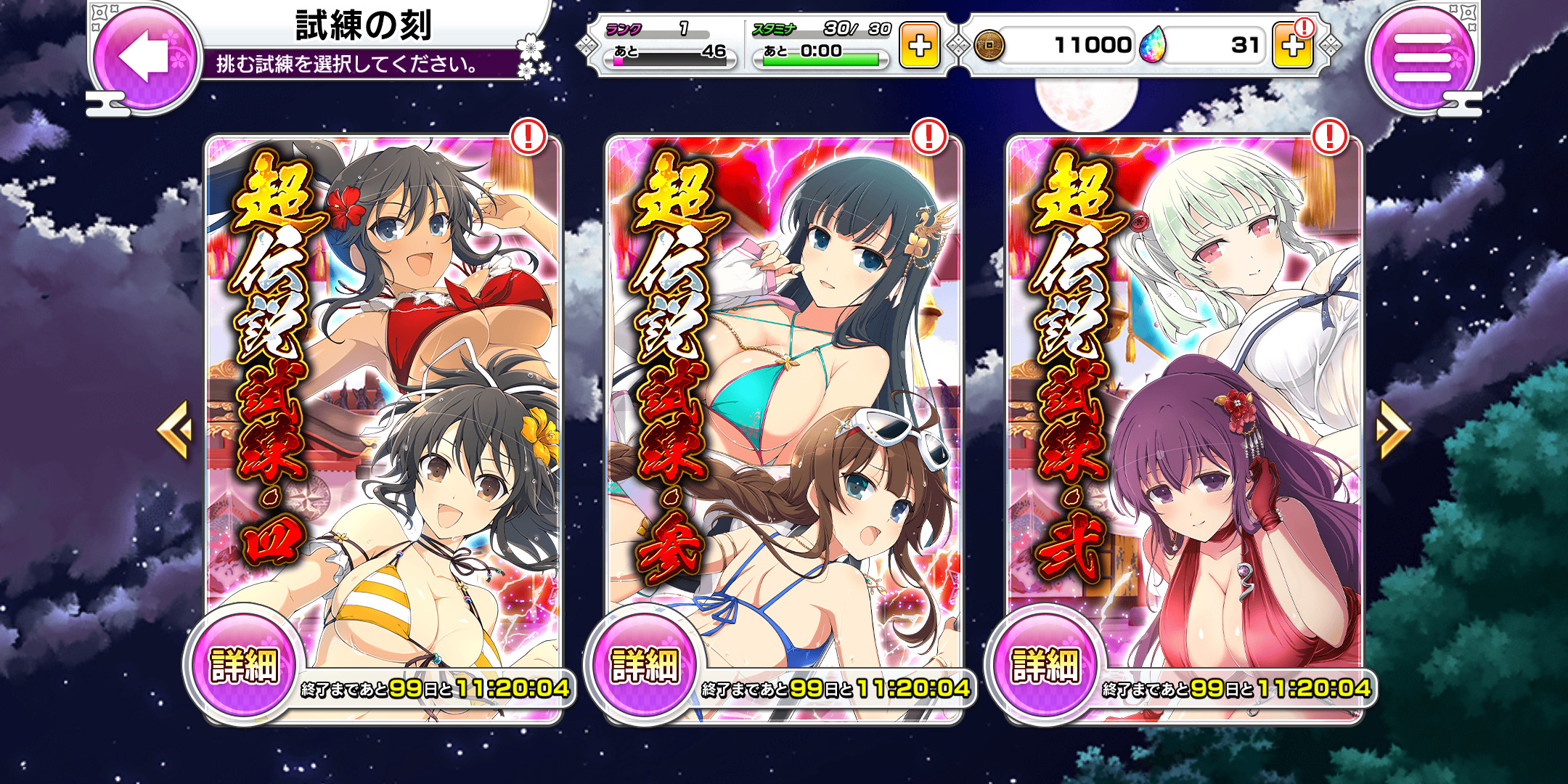Add stamina with the yellow plus button
1568x784 pixels.
[x=919, y=46]
